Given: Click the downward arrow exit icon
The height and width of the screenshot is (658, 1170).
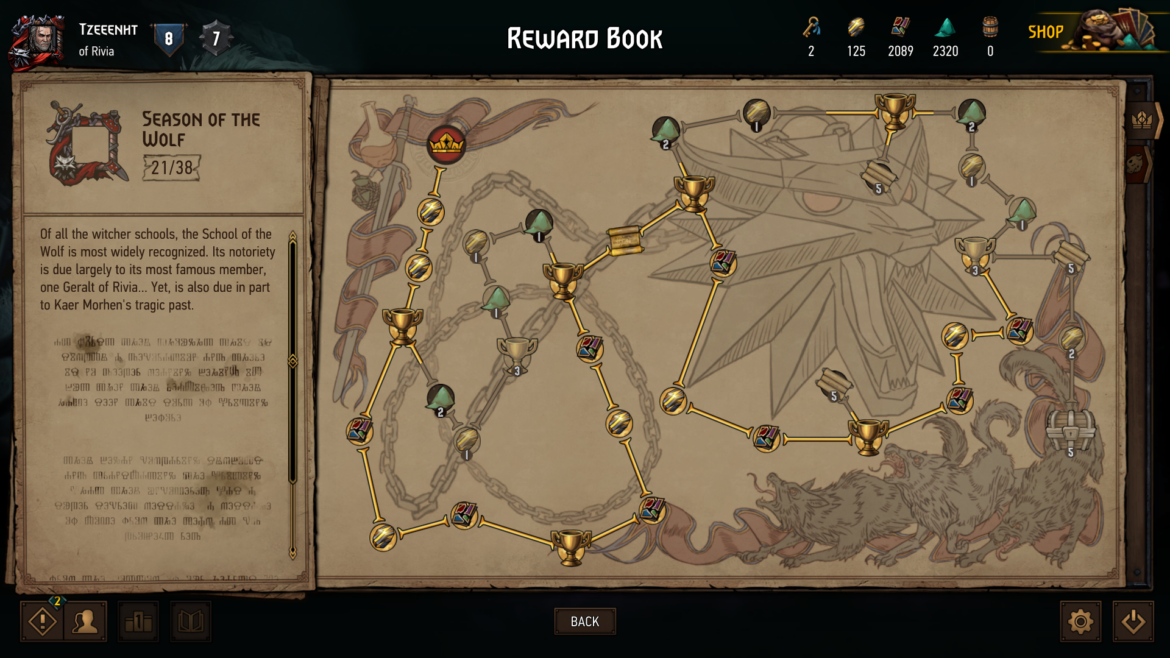Looking at the screenshot, I should coord(1133,621).
